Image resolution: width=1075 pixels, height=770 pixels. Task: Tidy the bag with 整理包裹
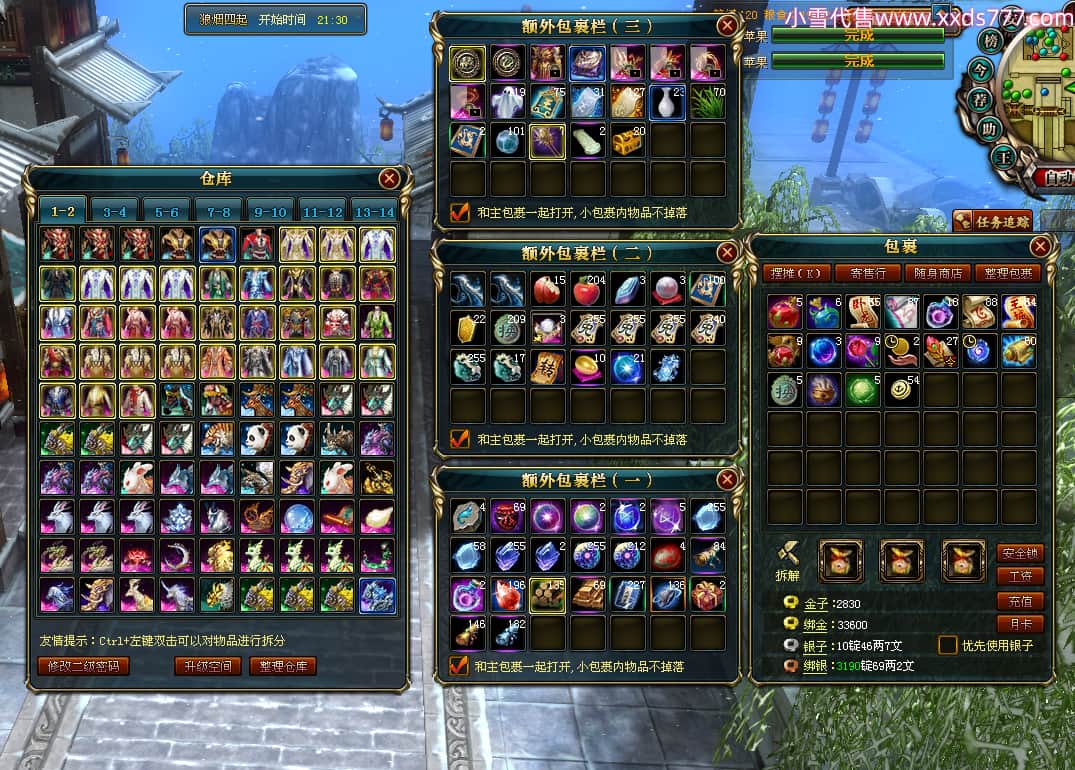[x=1009, y=273]
